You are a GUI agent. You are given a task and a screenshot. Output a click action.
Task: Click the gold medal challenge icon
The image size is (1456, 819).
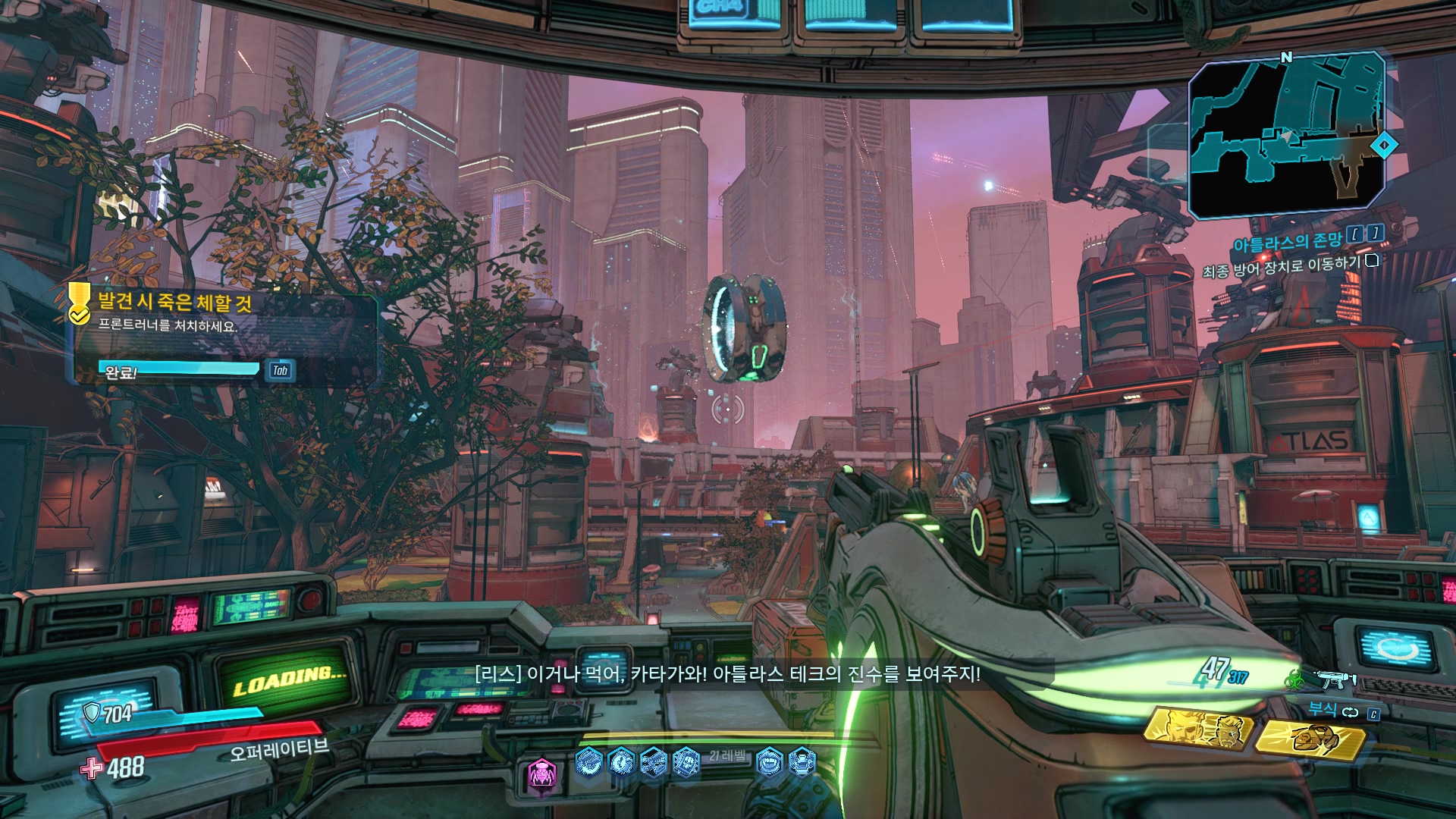coord(79,303)
